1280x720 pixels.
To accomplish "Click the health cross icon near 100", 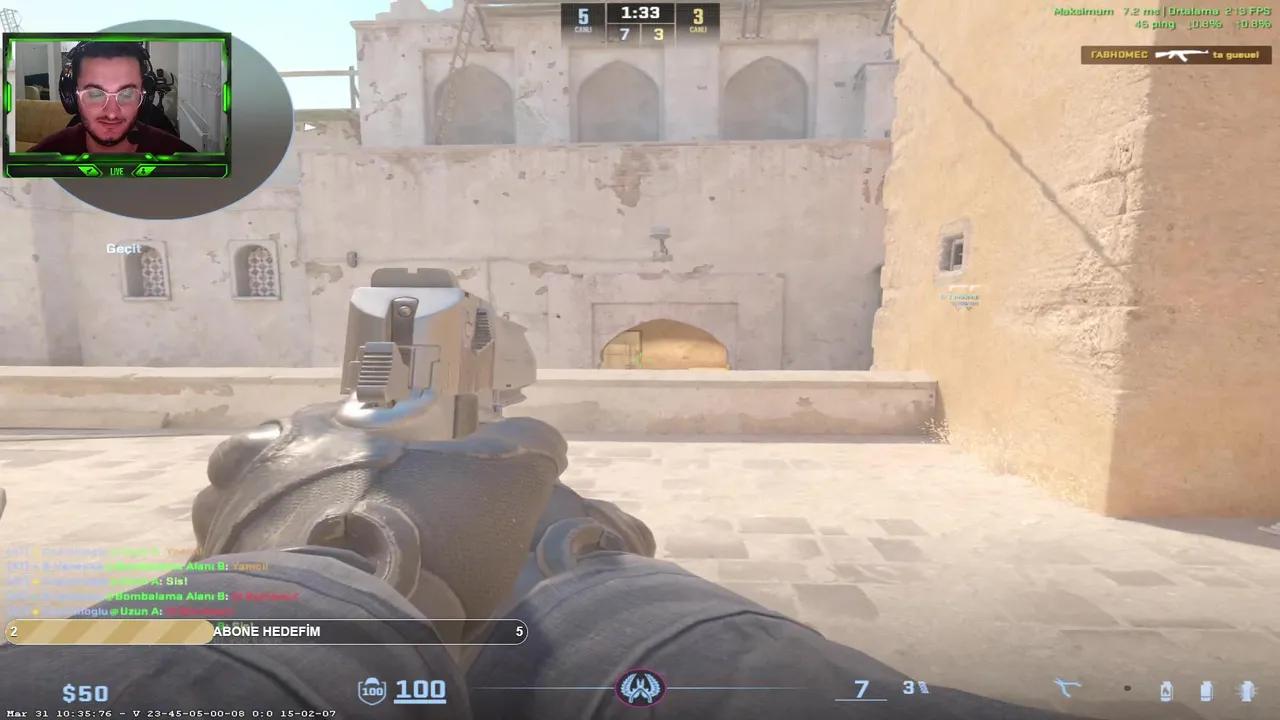I will (372, 689).
